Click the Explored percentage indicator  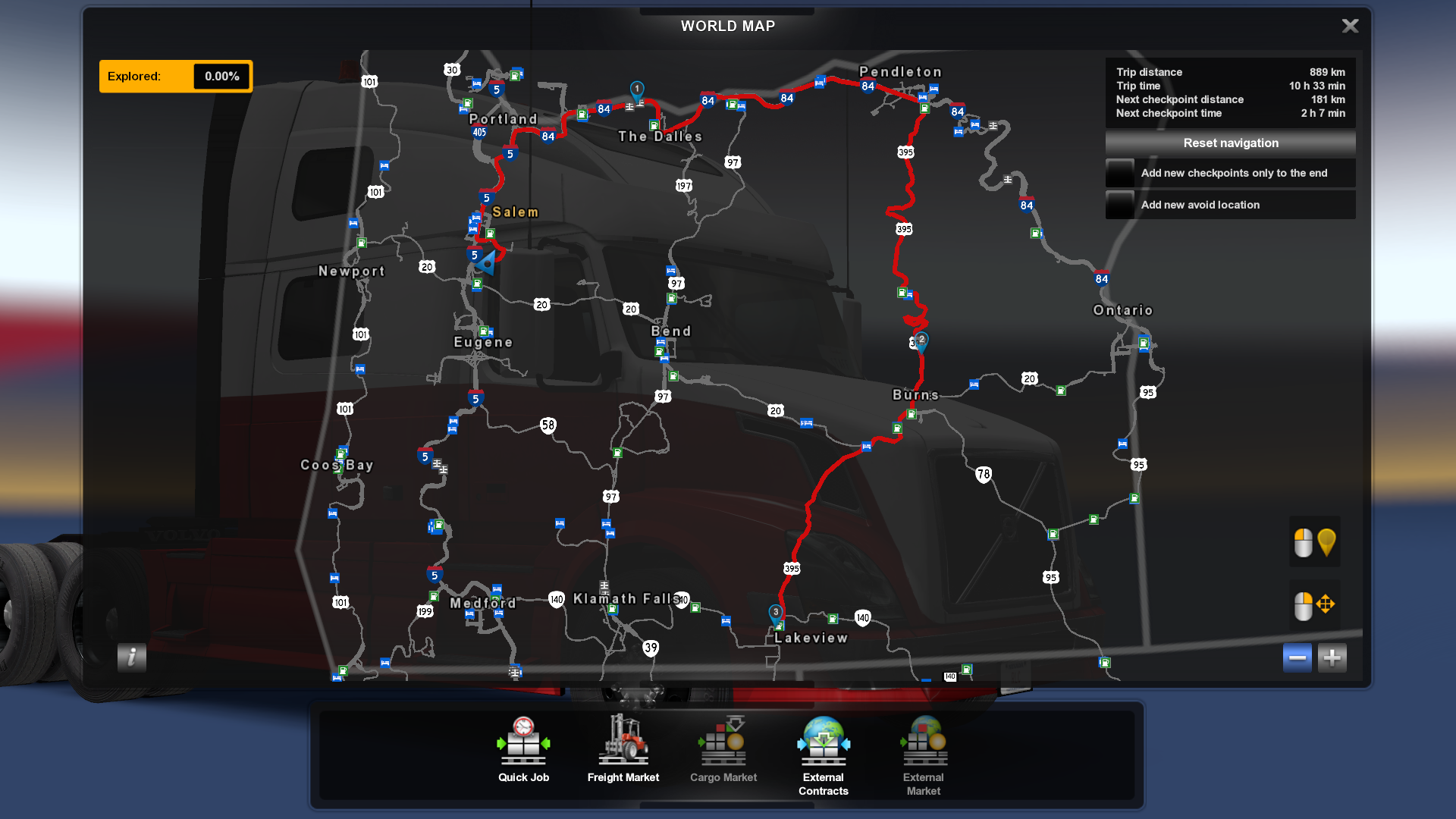(175, 76)
